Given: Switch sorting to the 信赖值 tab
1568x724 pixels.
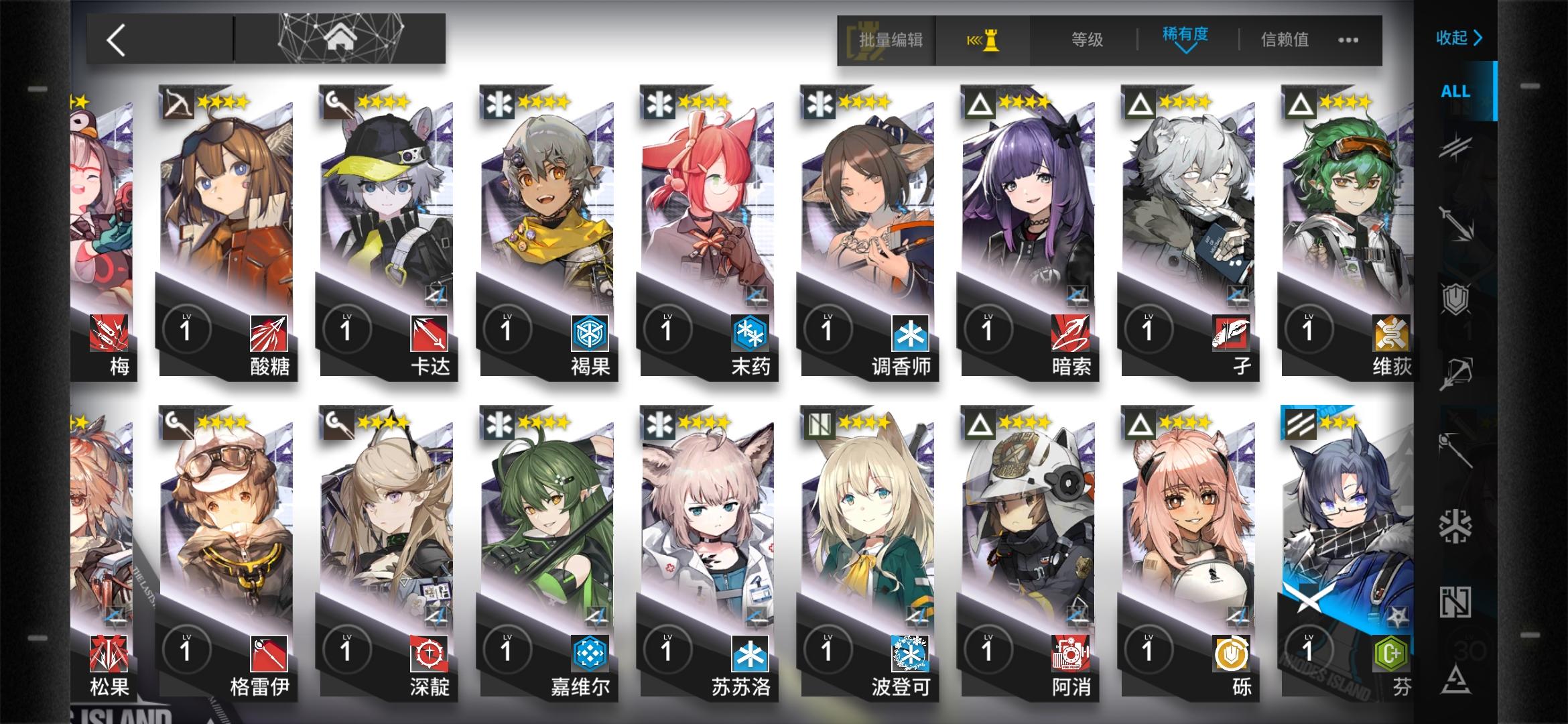Looking at the screenshot, I should [x=1282, y=40].
